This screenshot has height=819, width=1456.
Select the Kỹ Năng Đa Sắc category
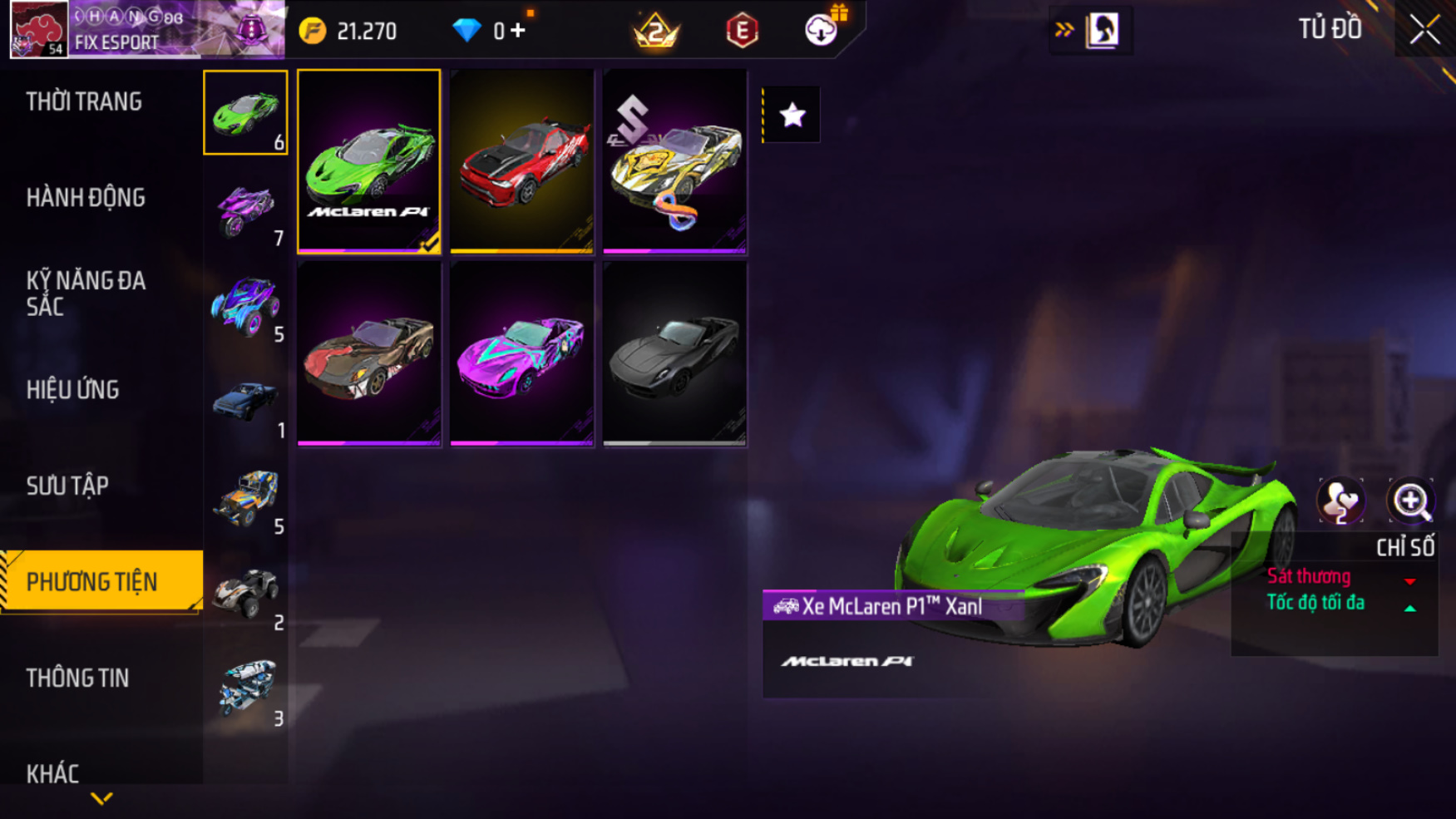point(86,294)
